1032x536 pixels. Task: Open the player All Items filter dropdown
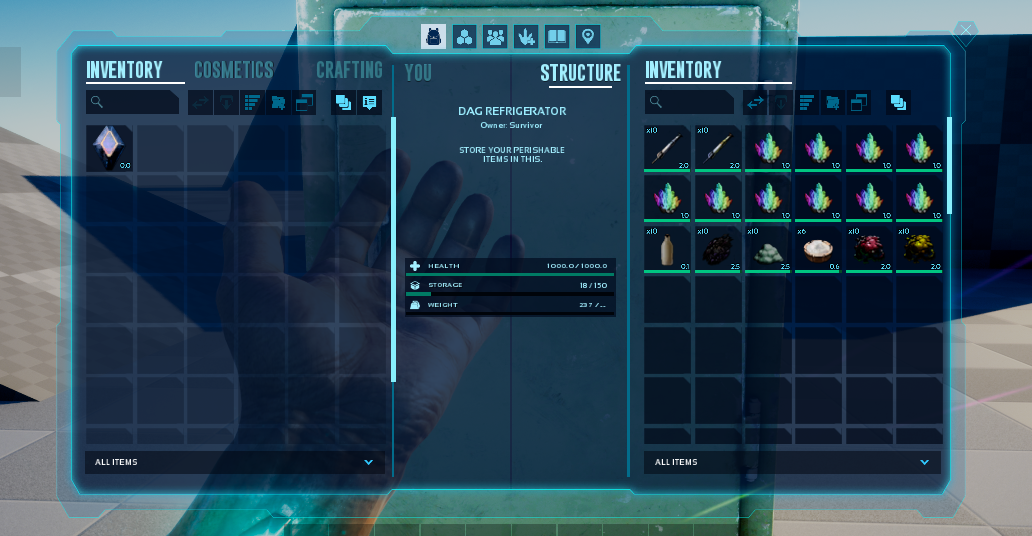(x=234, y=462)
